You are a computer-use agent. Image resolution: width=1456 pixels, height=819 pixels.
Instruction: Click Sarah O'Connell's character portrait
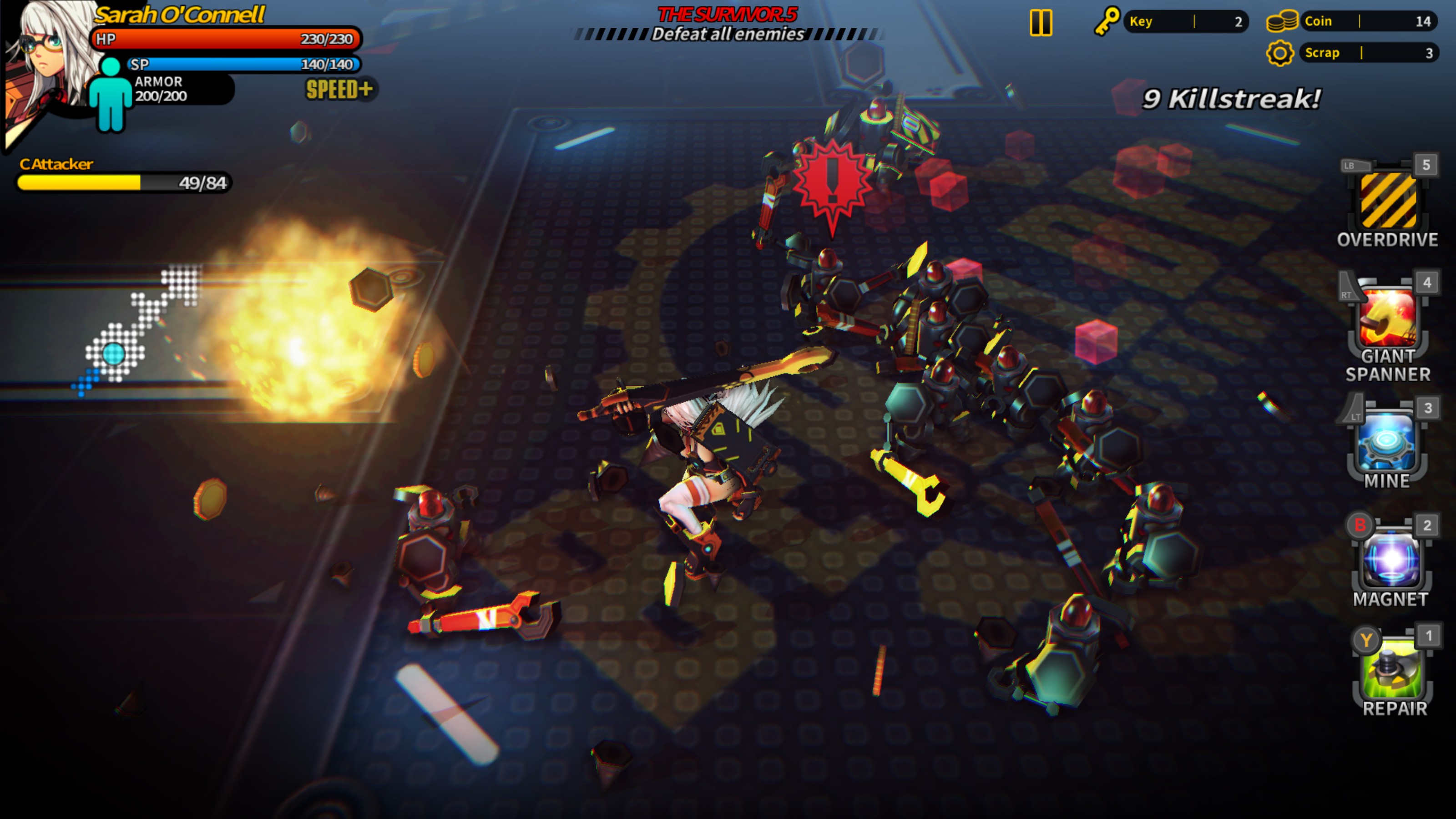tap(51, 62)
